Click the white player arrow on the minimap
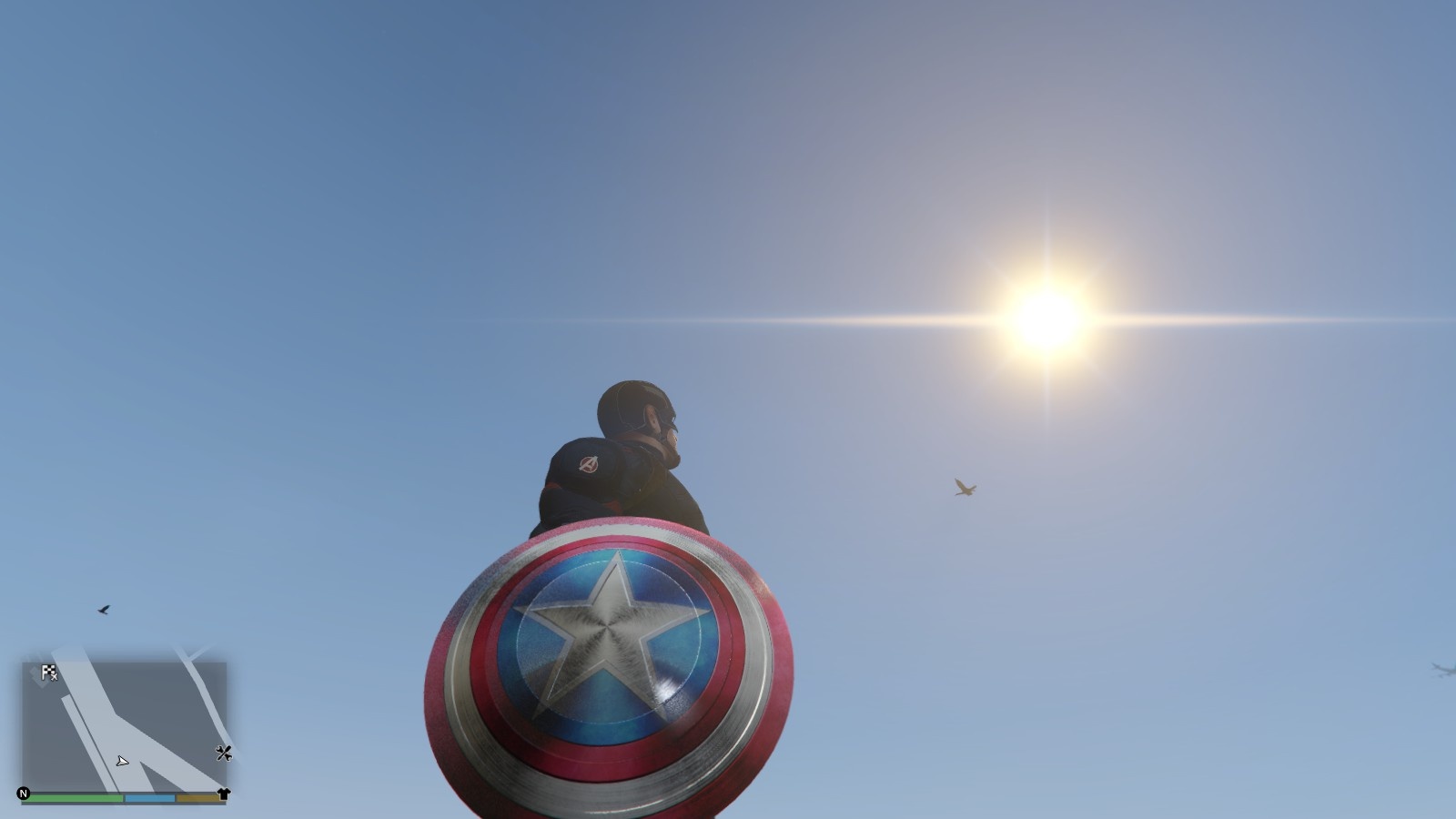Image resolution: width=1456 pixels, height=819 pixels. (123, 761)
